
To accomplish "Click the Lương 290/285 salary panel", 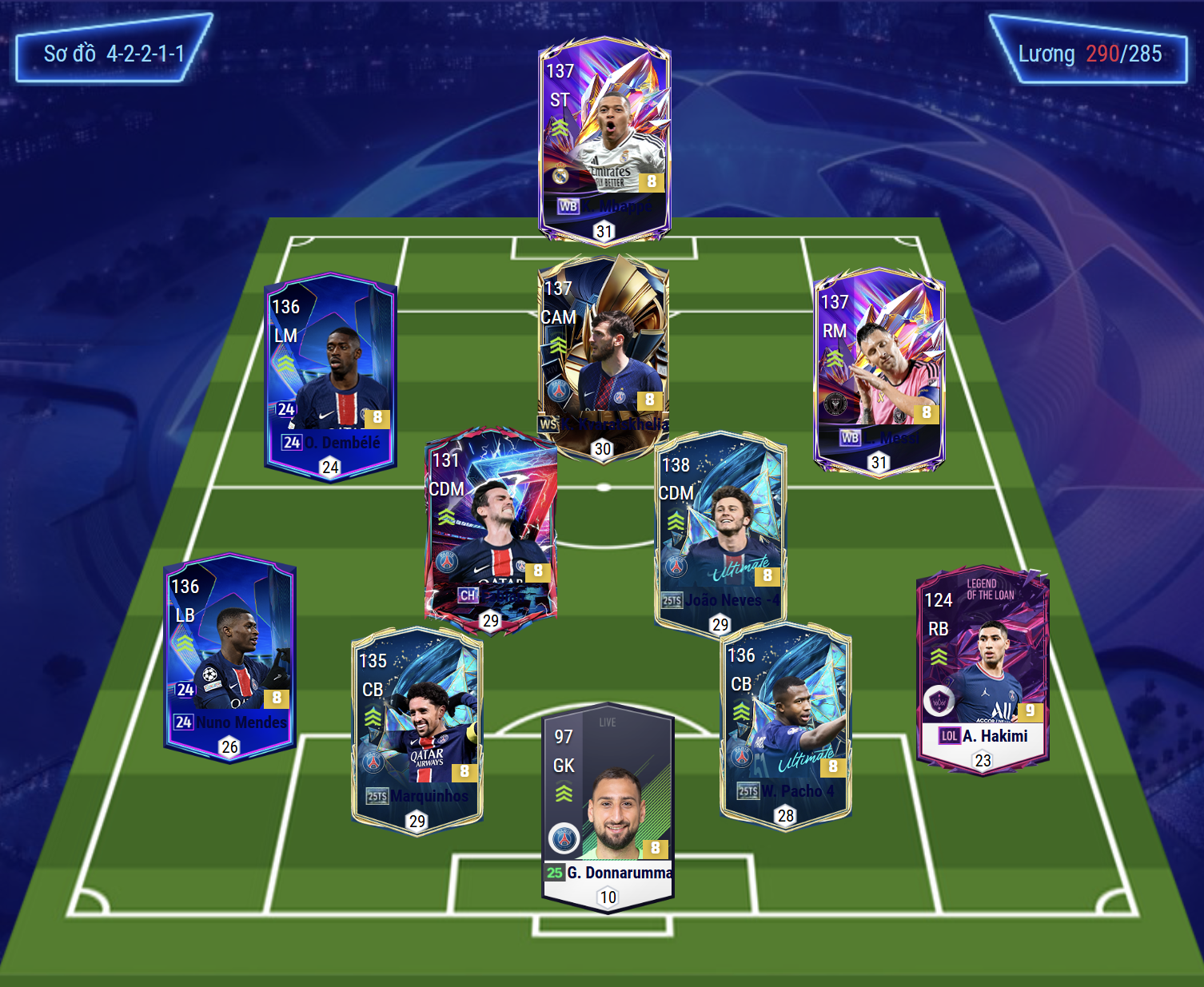I will point(1089,54).
